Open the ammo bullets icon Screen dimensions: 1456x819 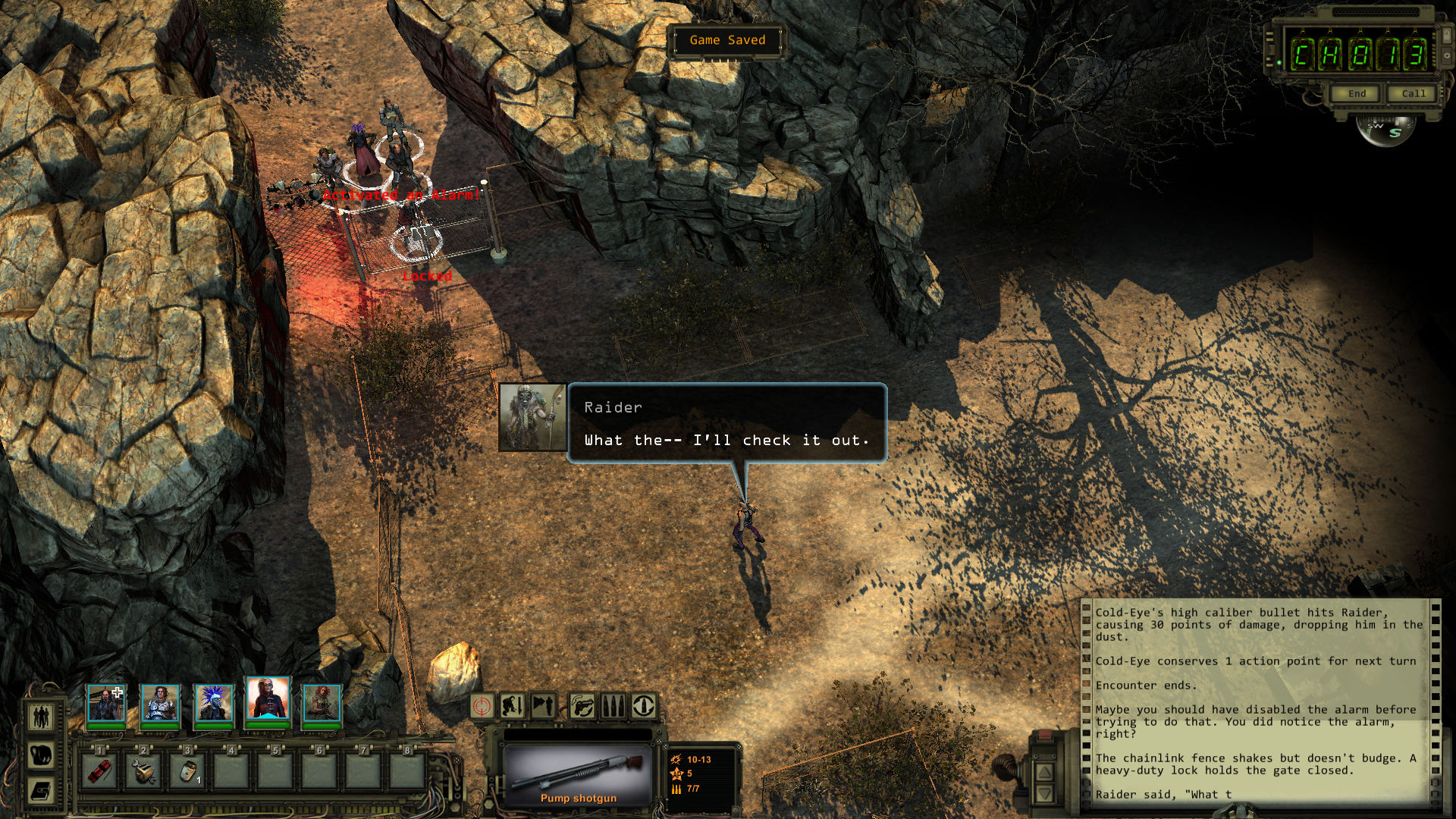pos(611,706)
